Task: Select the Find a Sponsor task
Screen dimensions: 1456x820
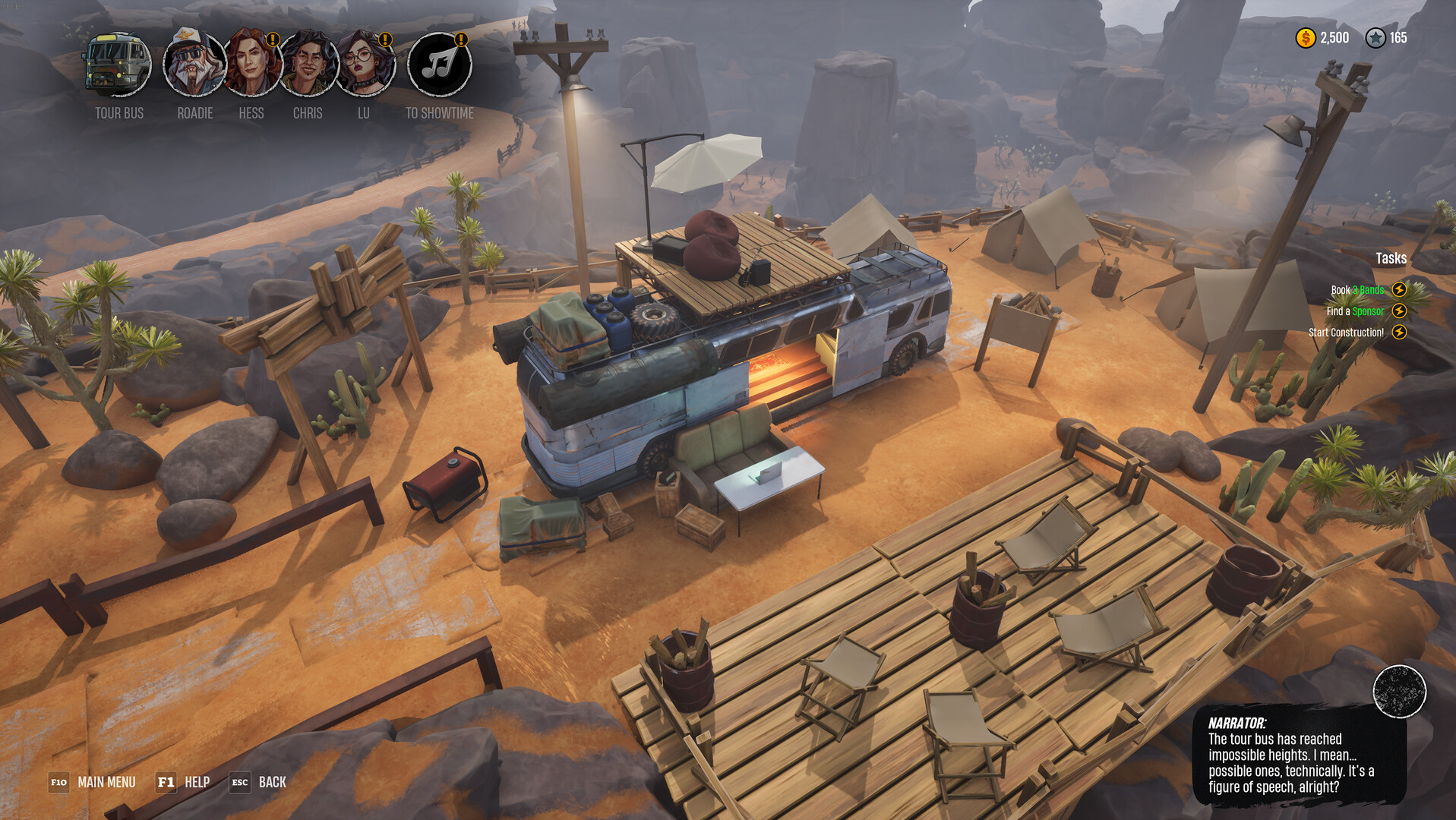Action: 1355,311
